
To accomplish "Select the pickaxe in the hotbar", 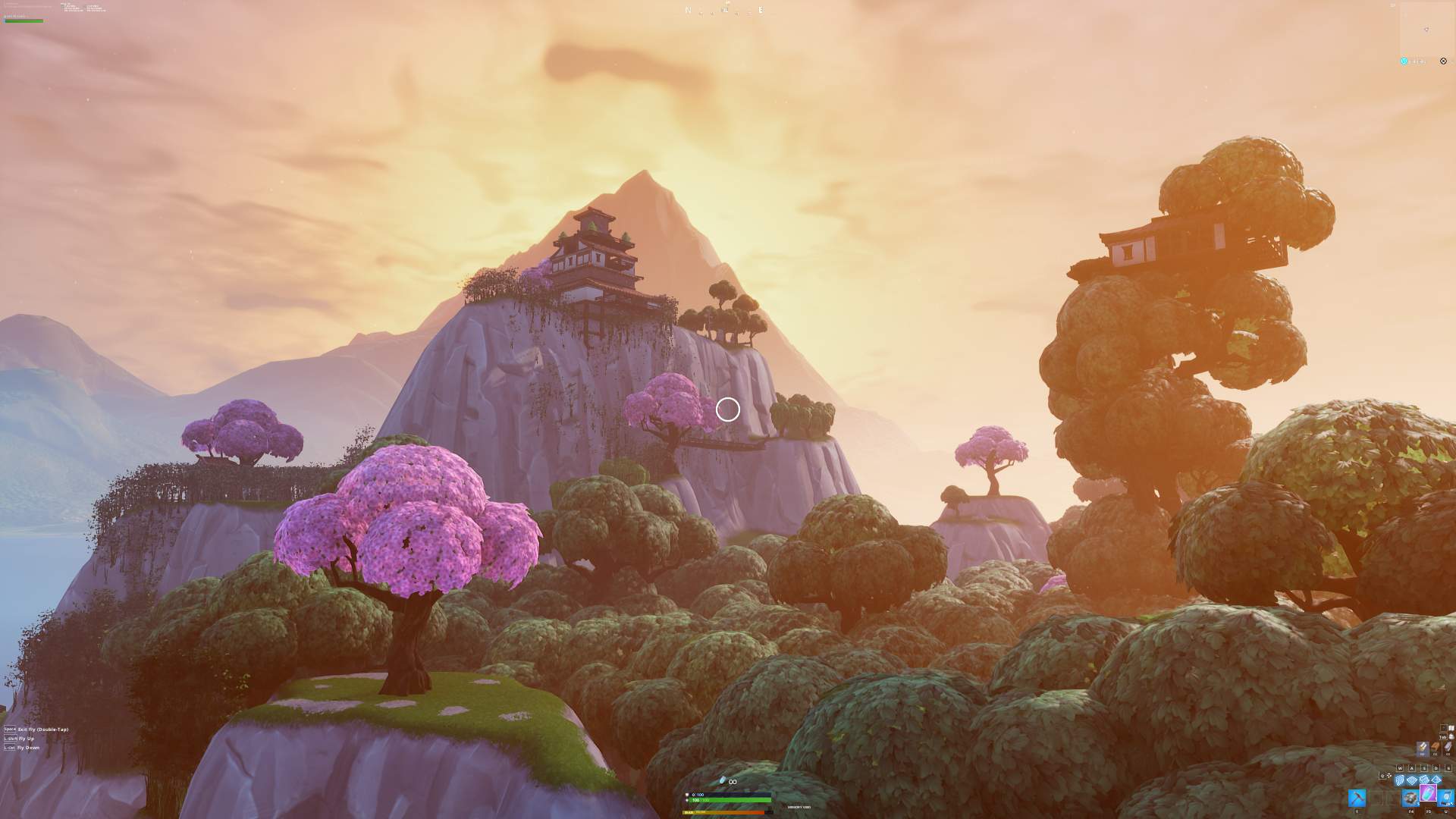I will coord(1358,797).
